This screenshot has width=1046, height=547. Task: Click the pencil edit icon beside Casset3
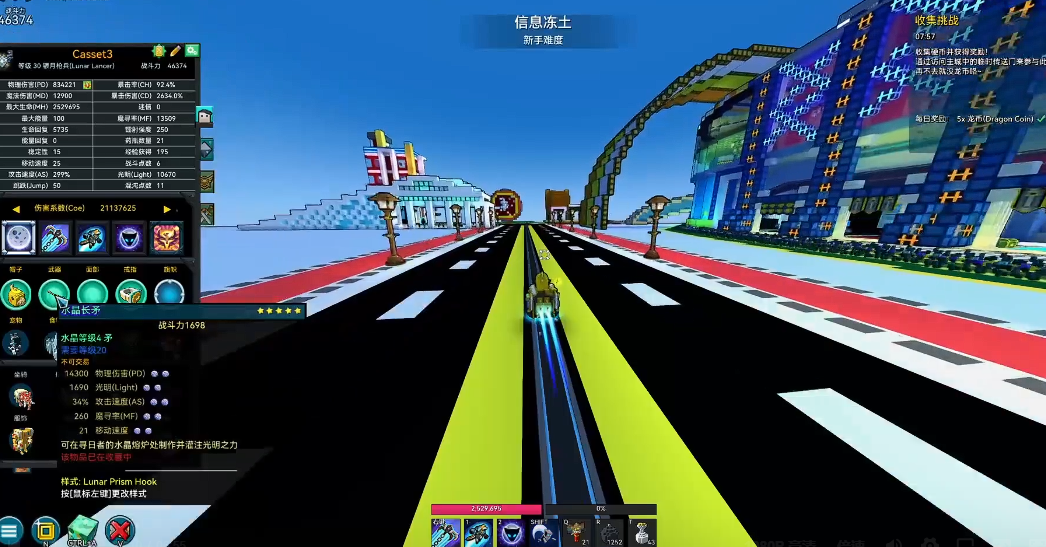[176, 50]
